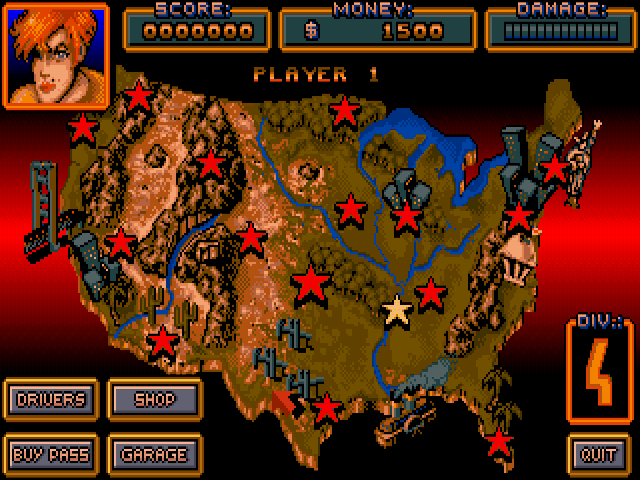Image resolution: width=640 pixels, height=480 pixels.
Task: Select the yellow star race marker
Action: 397,310
